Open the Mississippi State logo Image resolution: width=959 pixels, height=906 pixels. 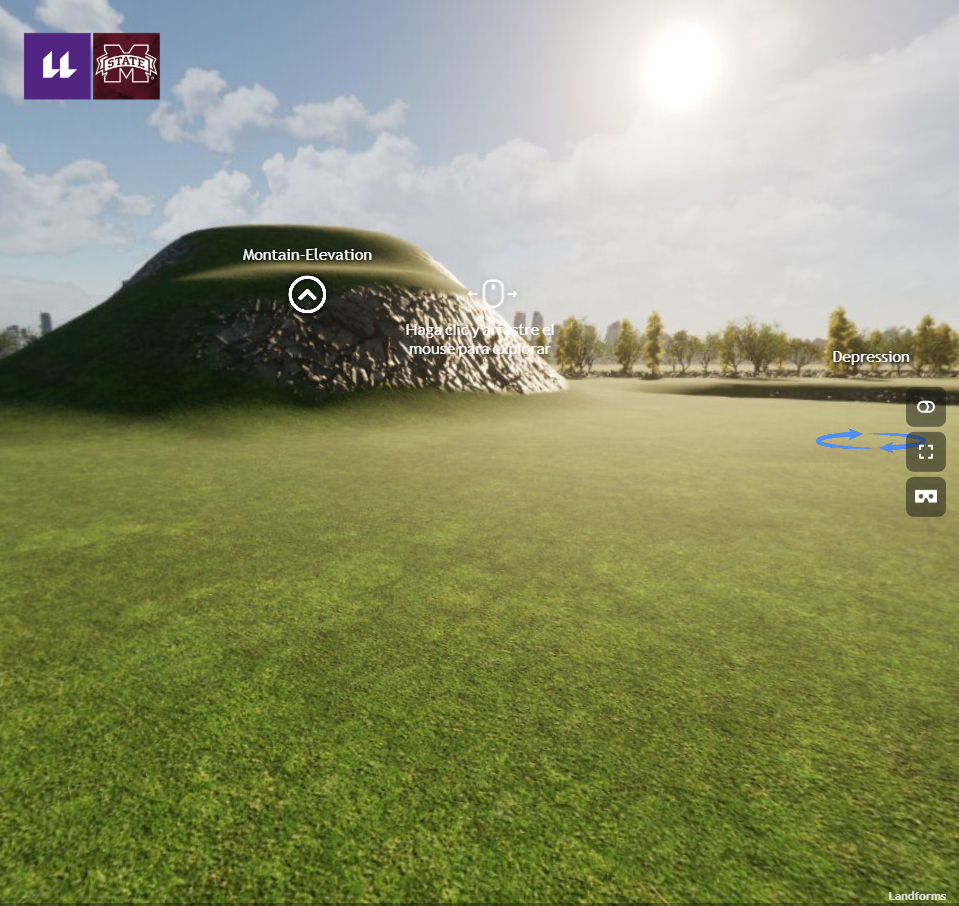(126, 66)
